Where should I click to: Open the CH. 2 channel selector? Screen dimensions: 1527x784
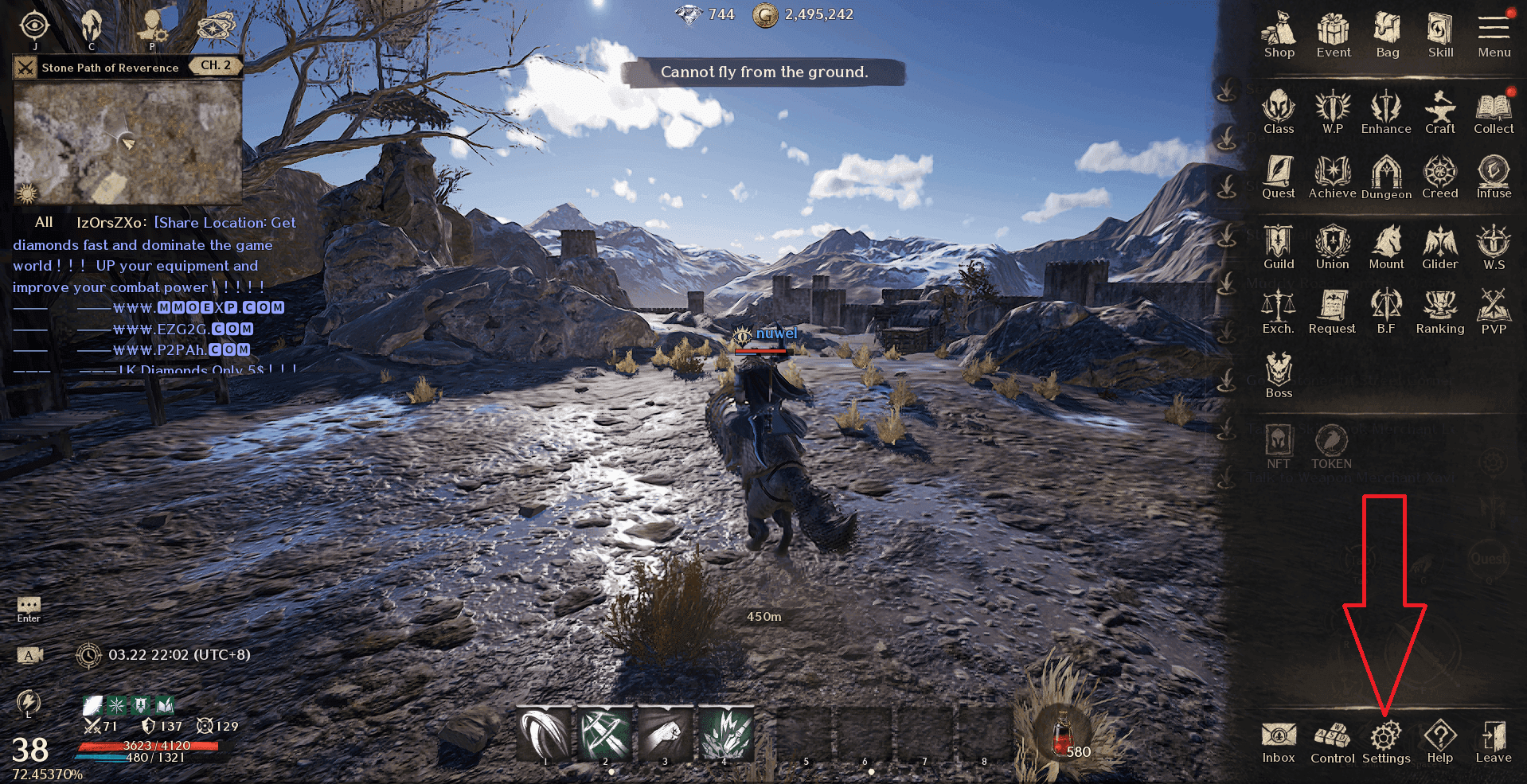tap(213, 67)
